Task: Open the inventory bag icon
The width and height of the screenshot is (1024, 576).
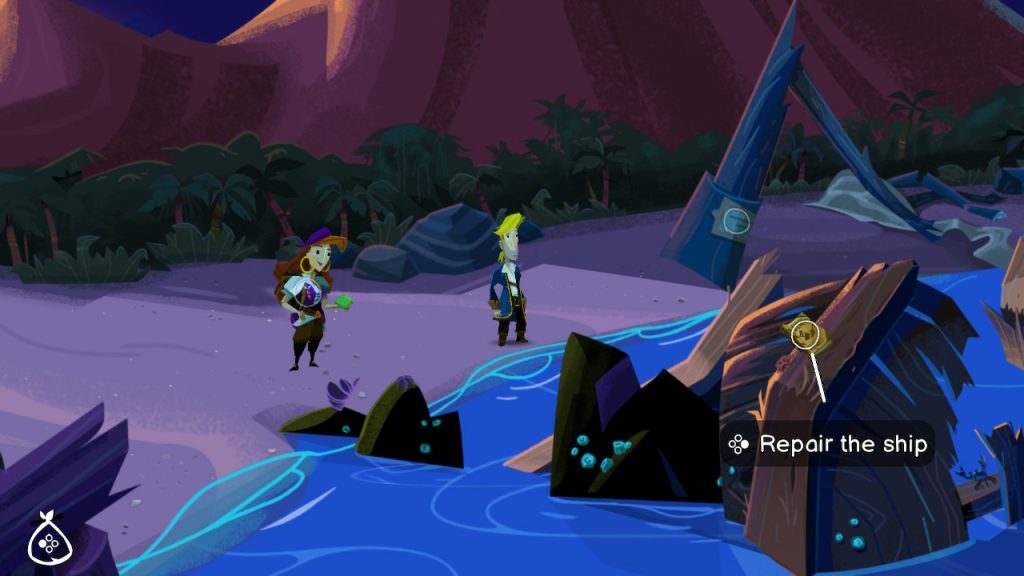Action: [x=47, y=540]
